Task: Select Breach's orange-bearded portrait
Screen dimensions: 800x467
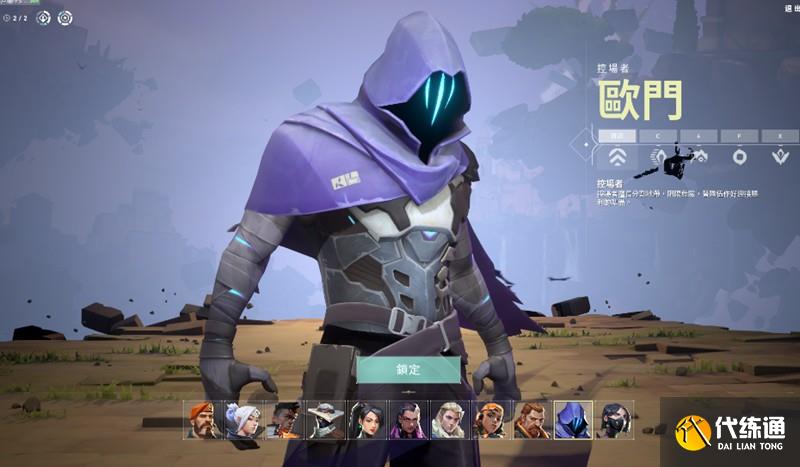Action: tap(532, 420)
